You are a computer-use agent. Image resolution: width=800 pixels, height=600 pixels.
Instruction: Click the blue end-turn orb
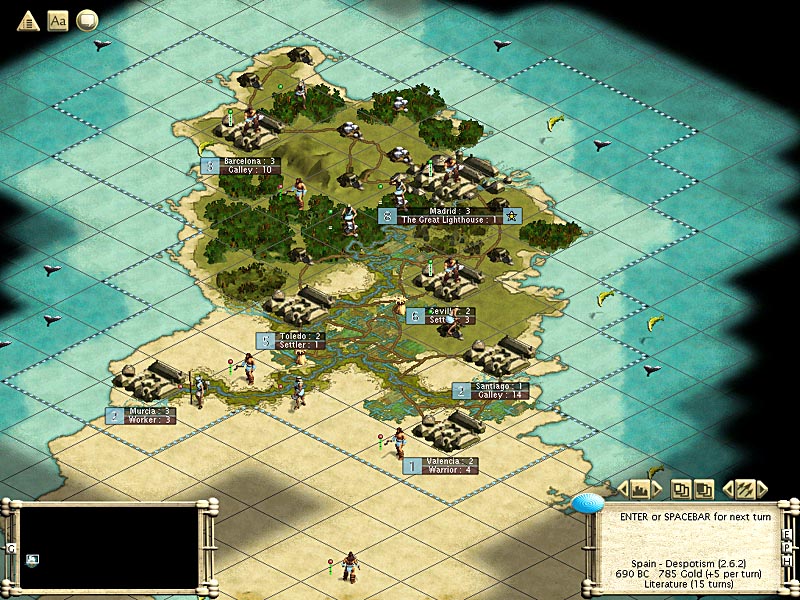[x=589, y=503]
